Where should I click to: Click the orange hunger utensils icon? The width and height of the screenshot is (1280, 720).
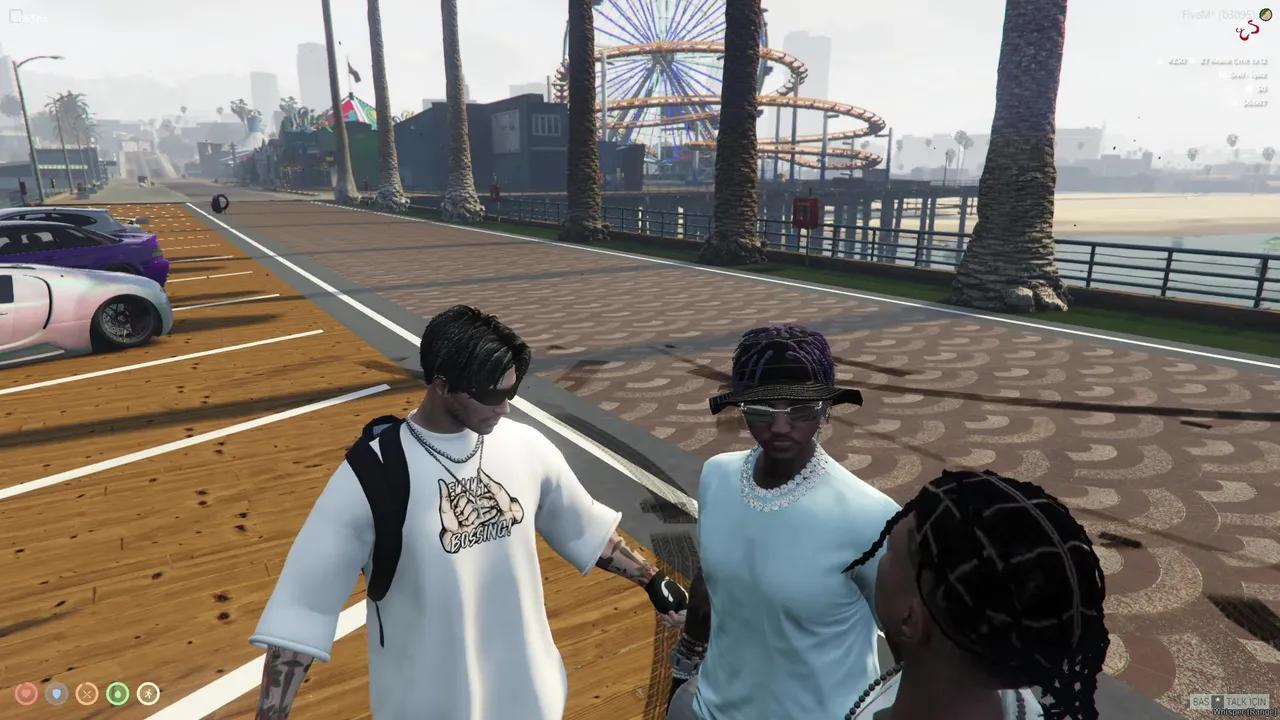click(87, 693)
